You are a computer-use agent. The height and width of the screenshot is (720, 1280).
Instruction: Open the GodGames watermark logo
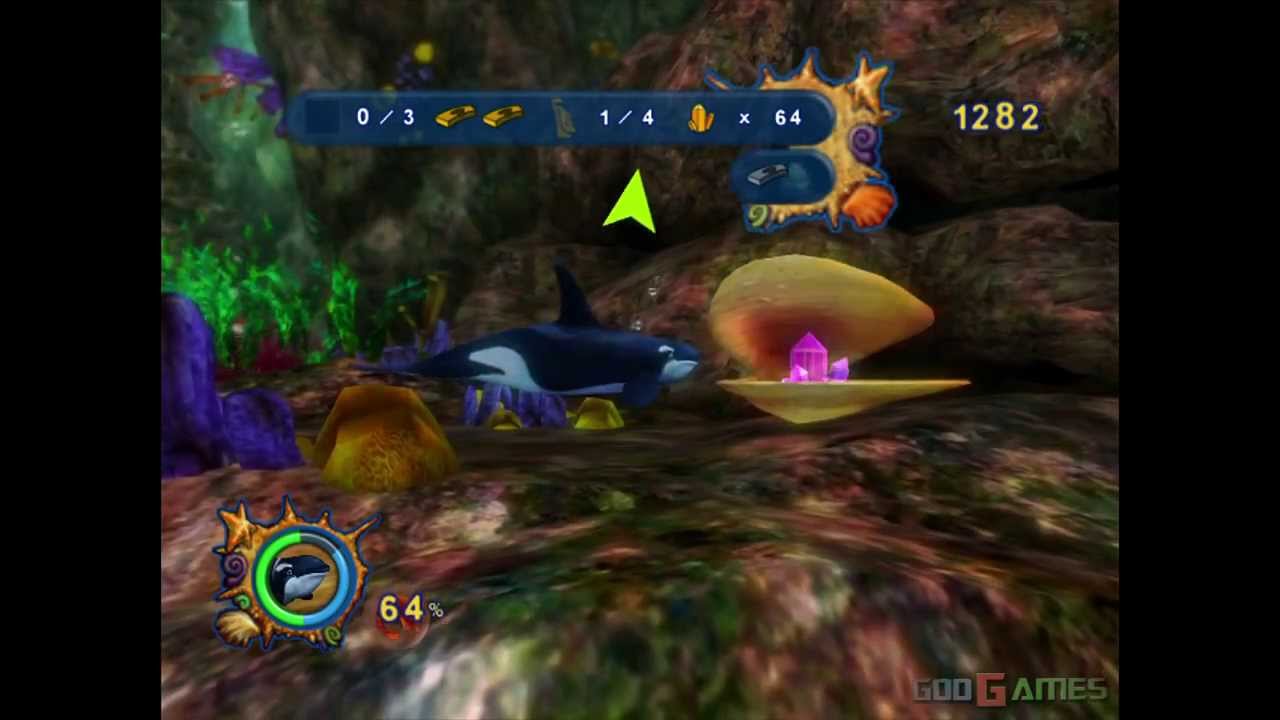[1011, 689]
